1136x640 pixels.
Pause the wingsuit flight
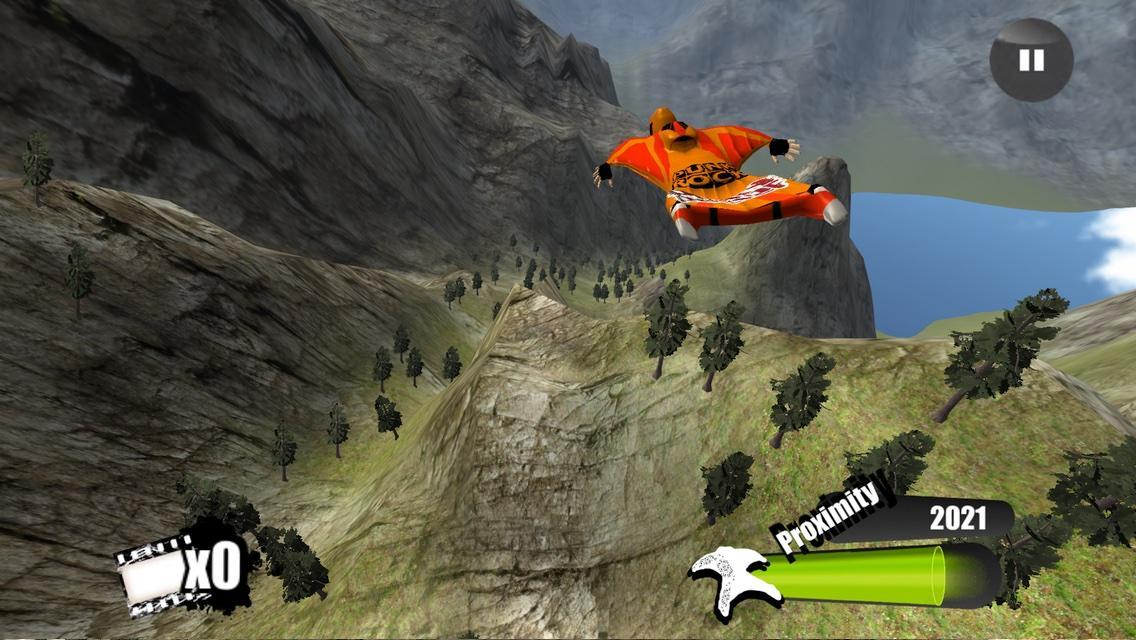1031,60
